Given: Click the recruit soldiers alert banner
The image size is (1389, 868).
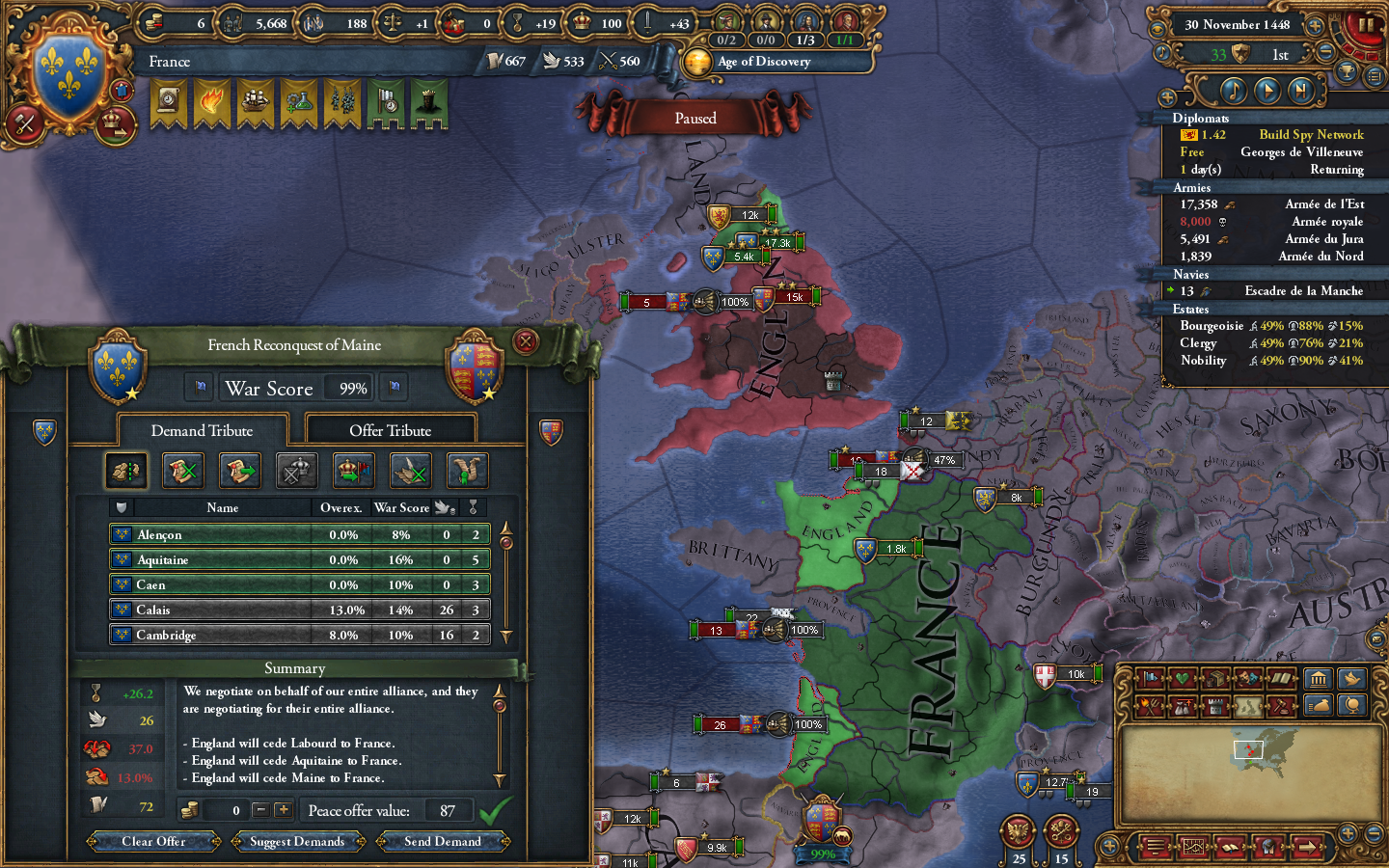Looking at the screenshot, I should coord(340,104).
